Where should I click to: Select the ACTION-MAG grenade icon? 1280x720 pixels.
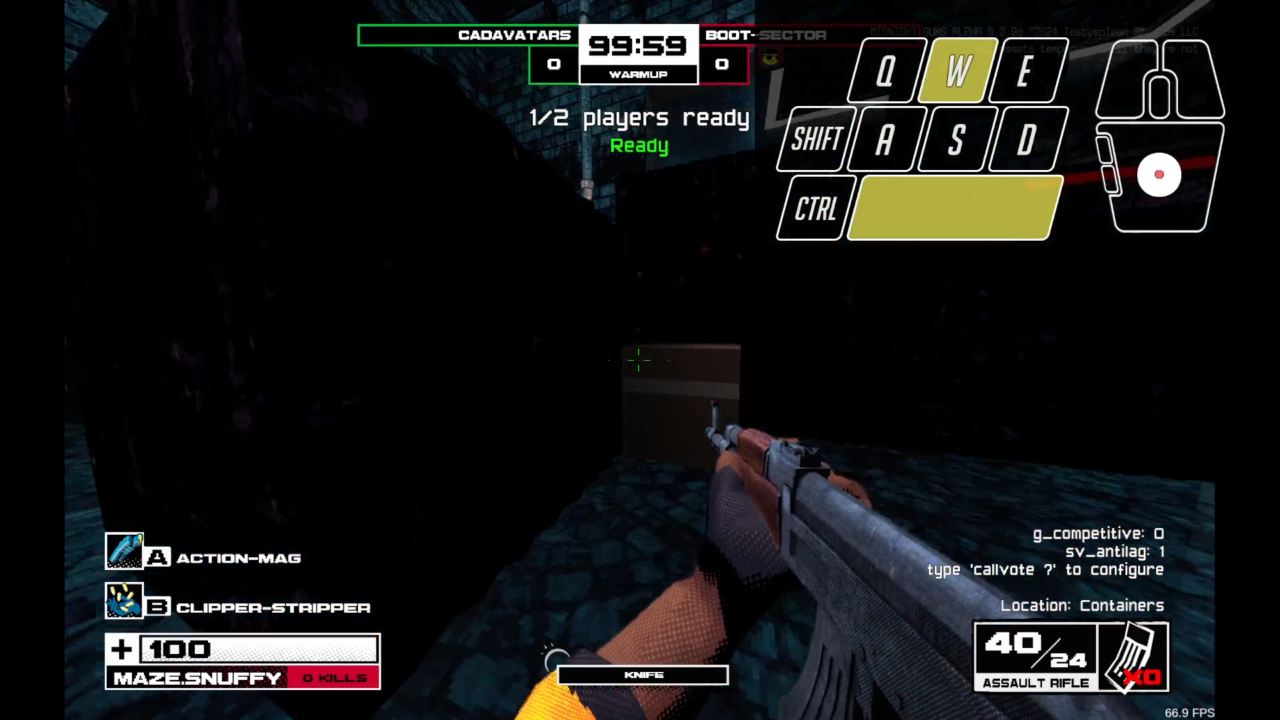(x=125, y=550)
